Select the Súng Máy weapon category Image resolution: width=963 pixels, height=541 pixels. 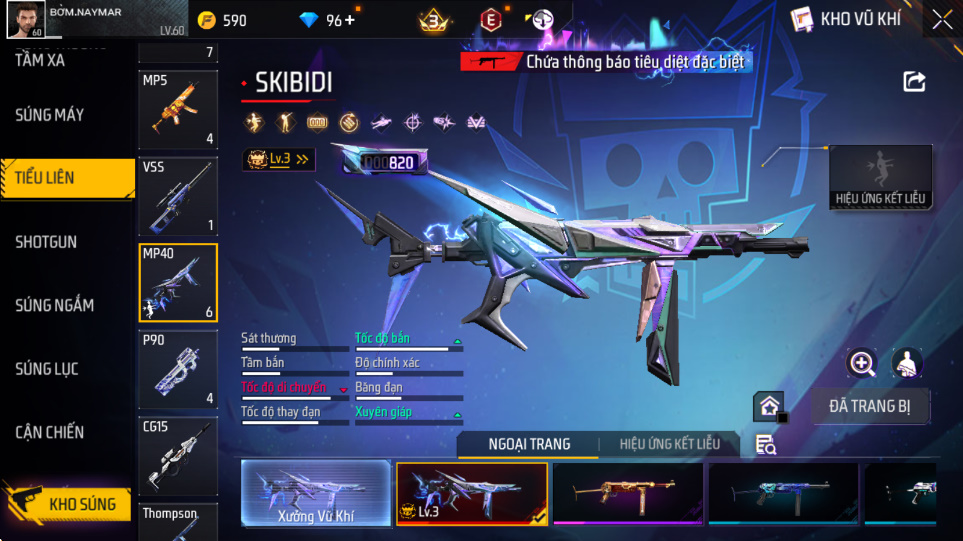(x=50, y=115)
